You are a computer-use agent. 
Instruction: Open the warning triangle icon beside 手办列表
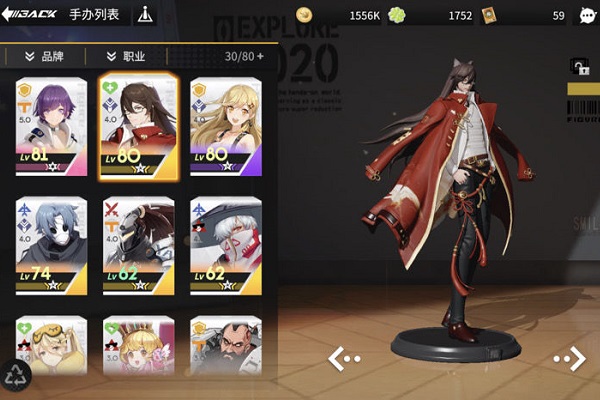coord(146,16)
